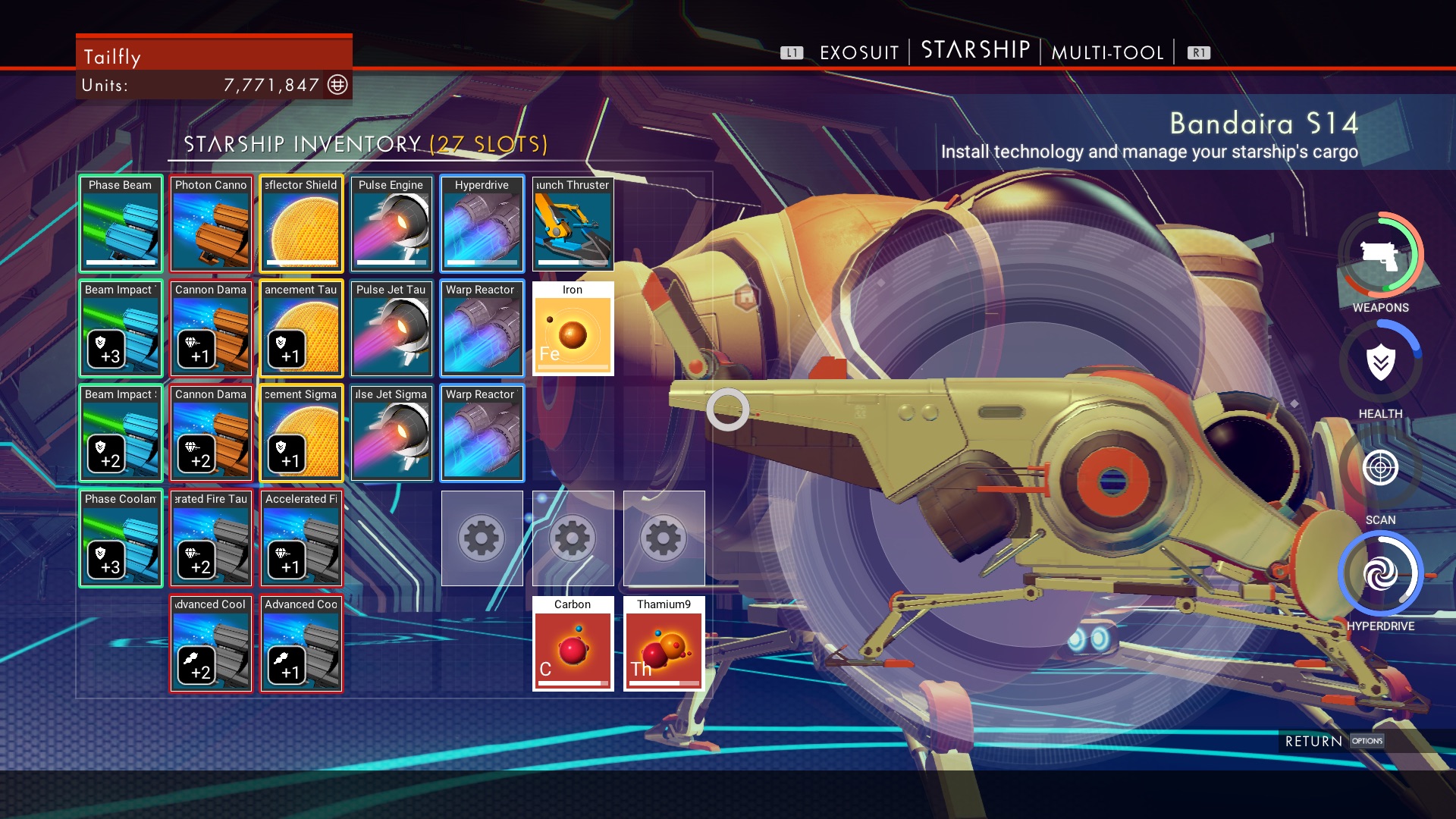Choose the Launch Thruster slot
The height and width of the screenshot is (819, 1456).
point(573,224)
